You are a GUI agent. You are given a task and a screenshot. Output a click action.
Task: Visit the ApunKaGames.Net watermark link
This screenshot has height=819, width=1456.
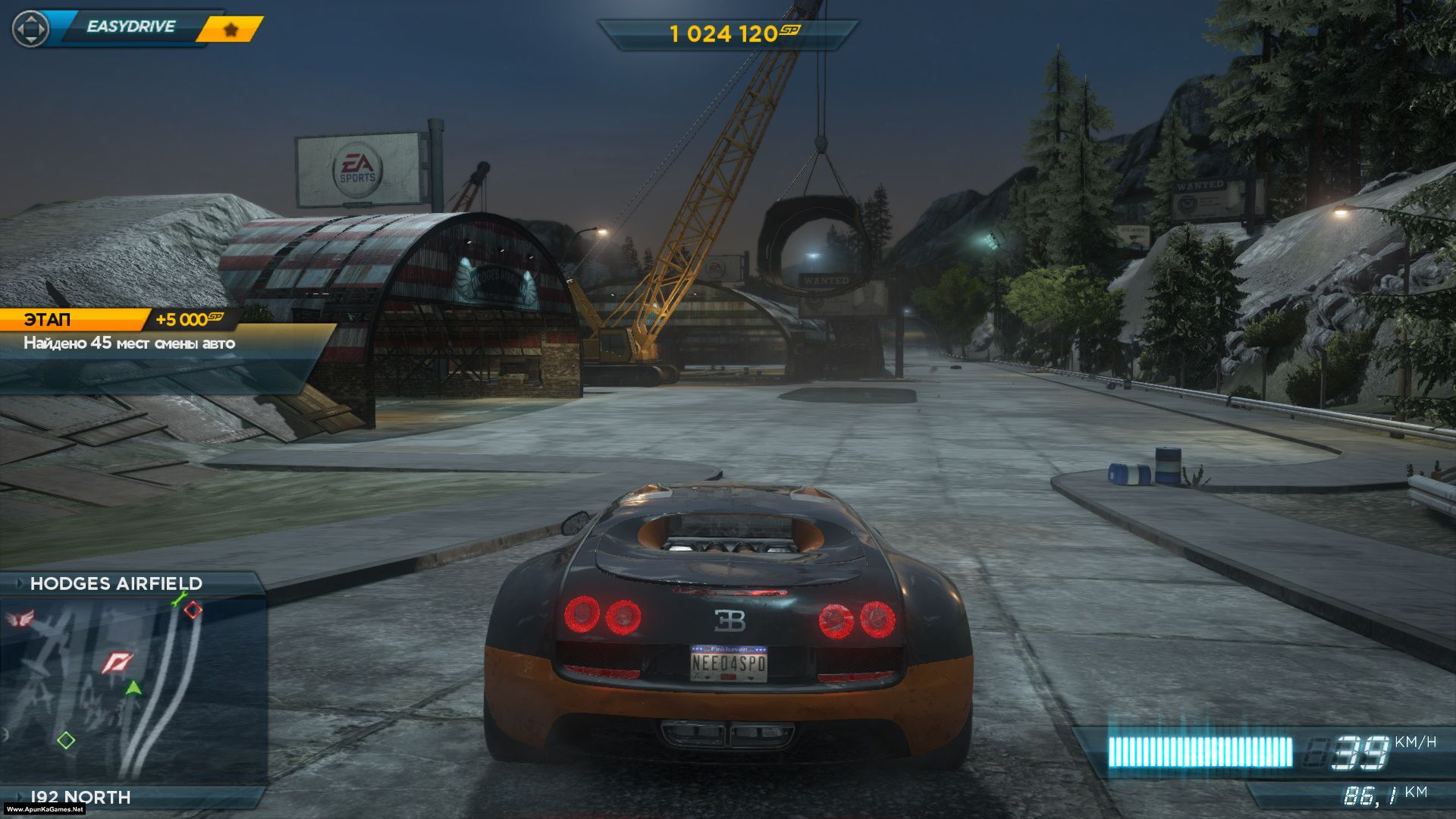(45, 810)
